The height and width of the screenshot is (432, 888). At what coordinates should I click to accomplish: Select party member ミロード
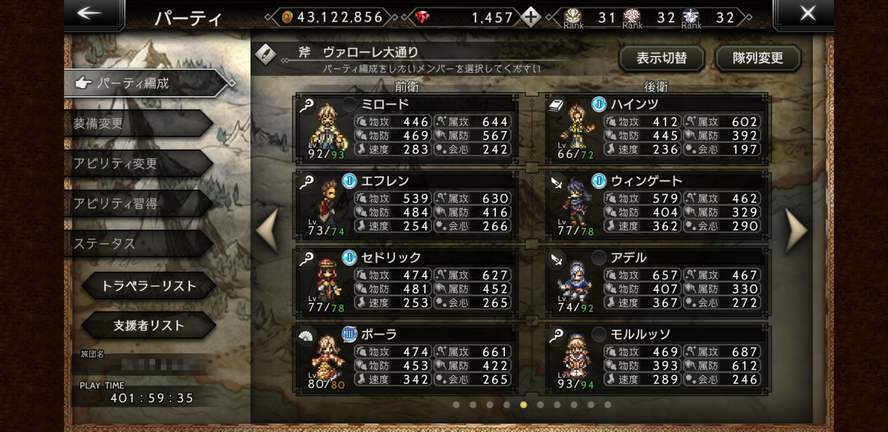tap(405, 129)
